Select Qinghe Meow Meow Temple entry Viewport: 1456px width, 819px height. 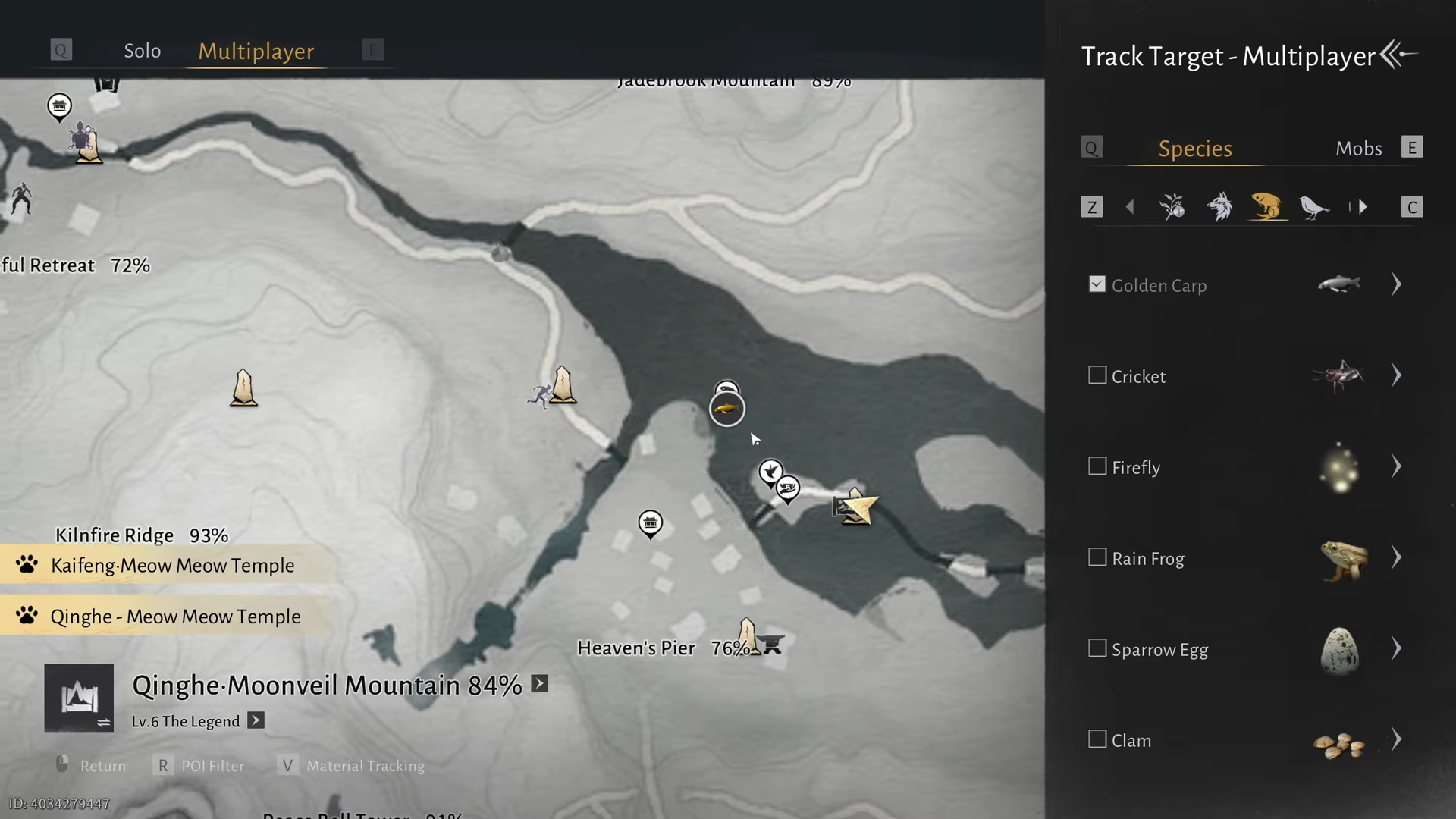click(x=174, y=617)
